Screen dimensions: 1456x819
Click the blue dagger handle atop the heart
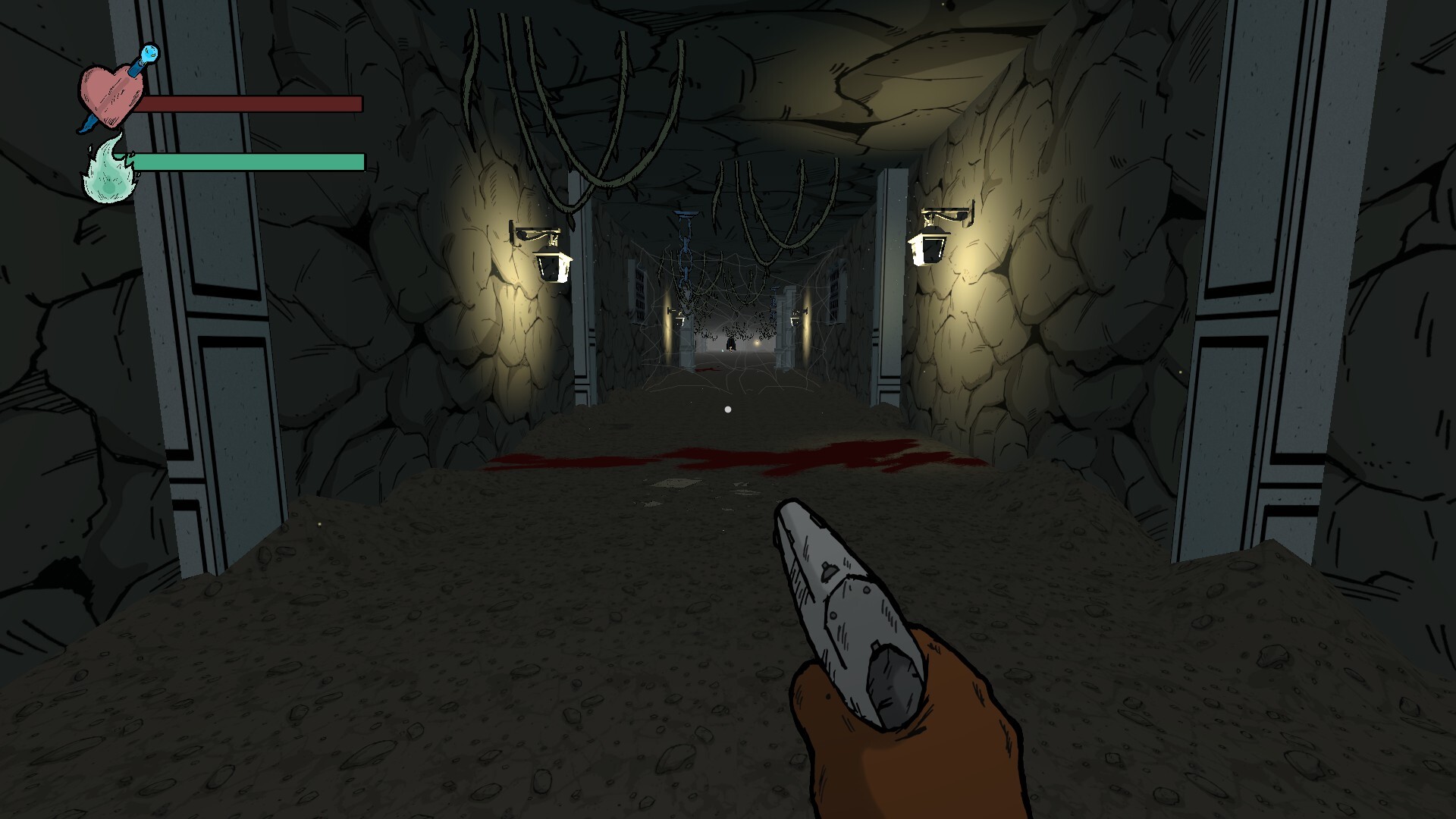click(x=149, y=55)
